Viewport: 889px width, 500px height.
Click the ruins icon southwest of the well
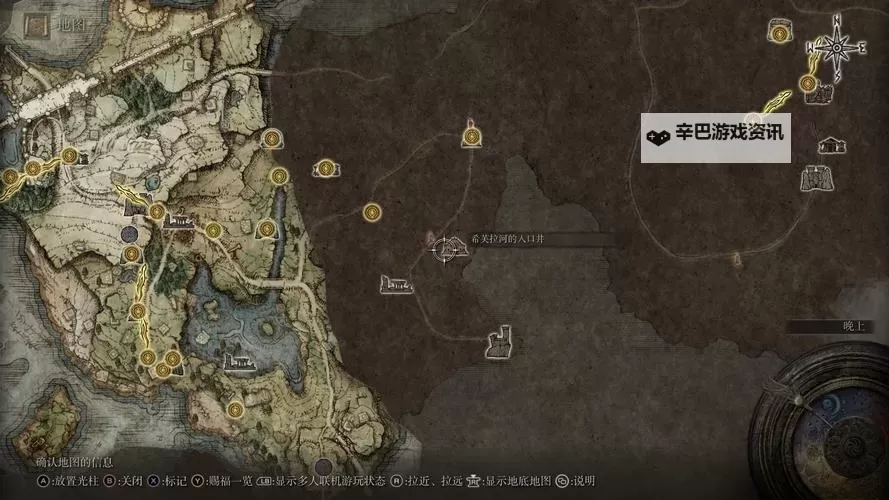click(x=396, y=286)
